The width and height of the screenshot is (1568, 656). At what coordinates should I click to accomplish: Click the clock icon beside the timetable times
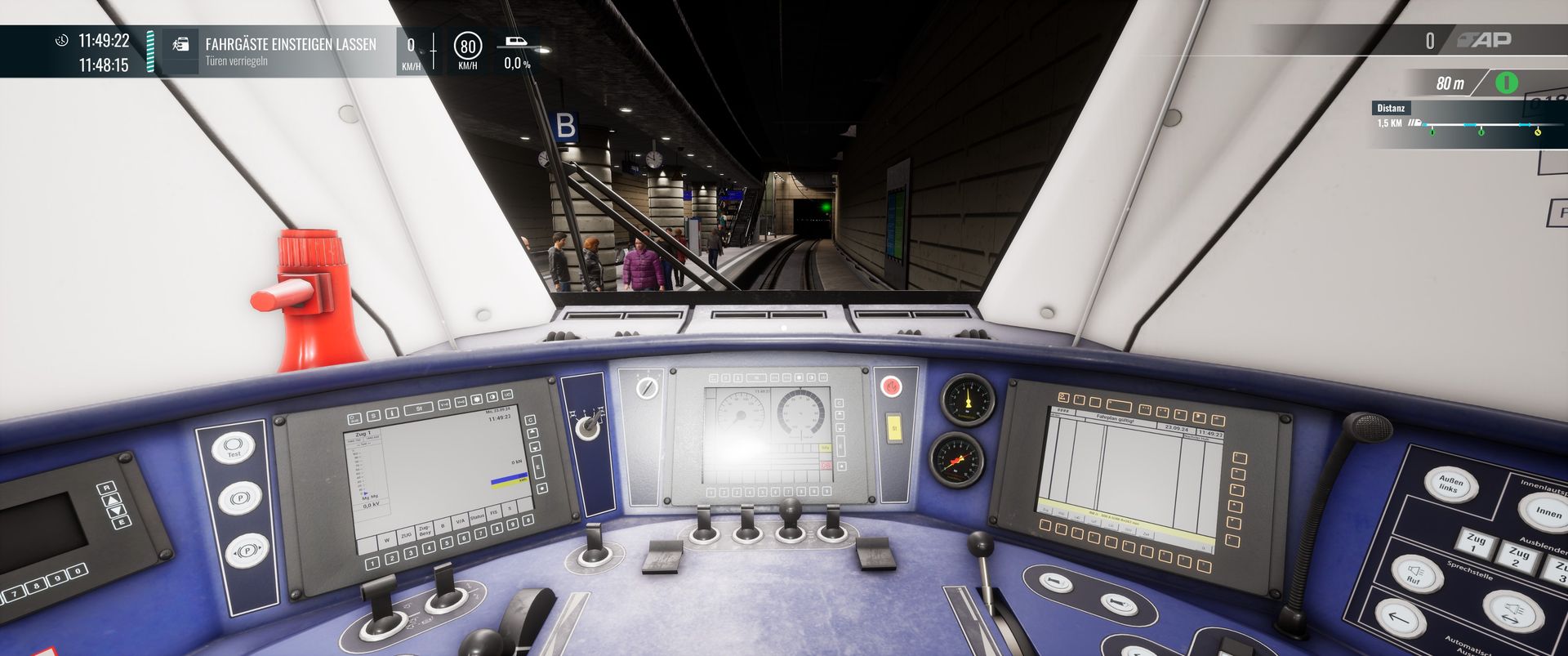pos(62,40)
